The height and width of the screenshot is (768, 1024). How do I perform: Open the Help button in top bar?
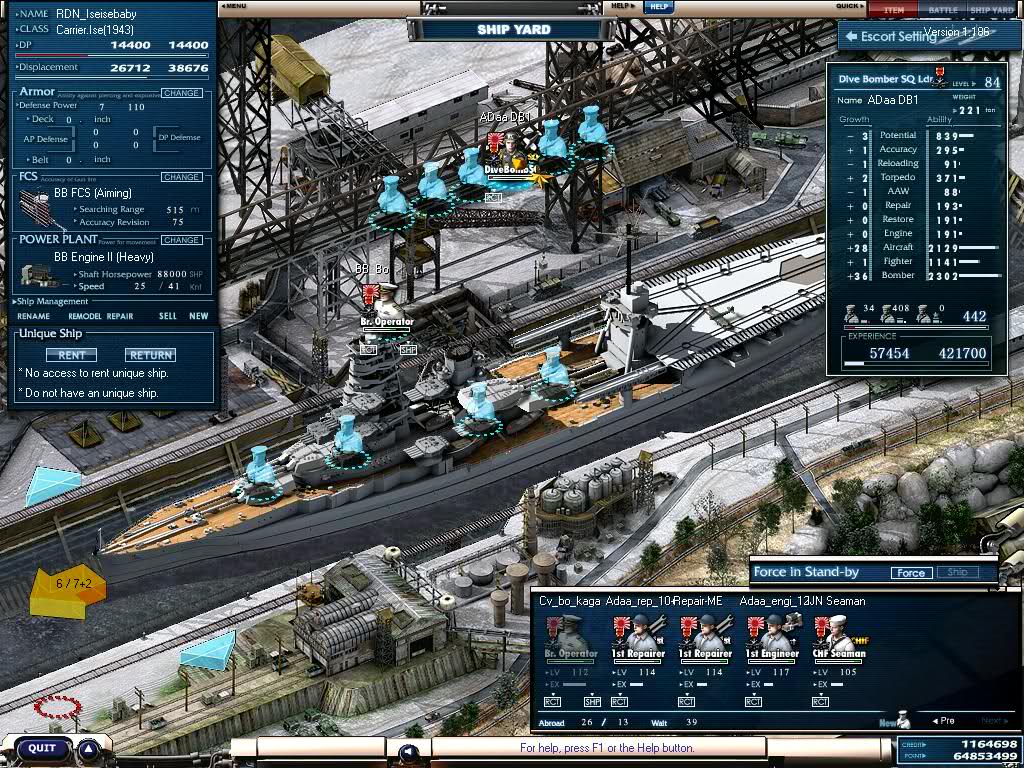click(x=657, y=6)
